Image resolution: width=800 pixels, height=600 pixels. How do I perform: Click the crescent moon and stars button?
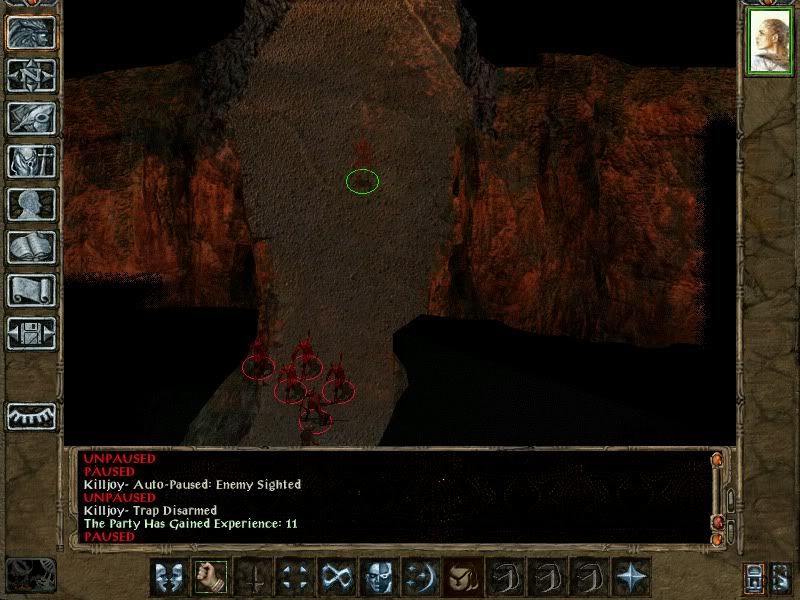(419, 577)
